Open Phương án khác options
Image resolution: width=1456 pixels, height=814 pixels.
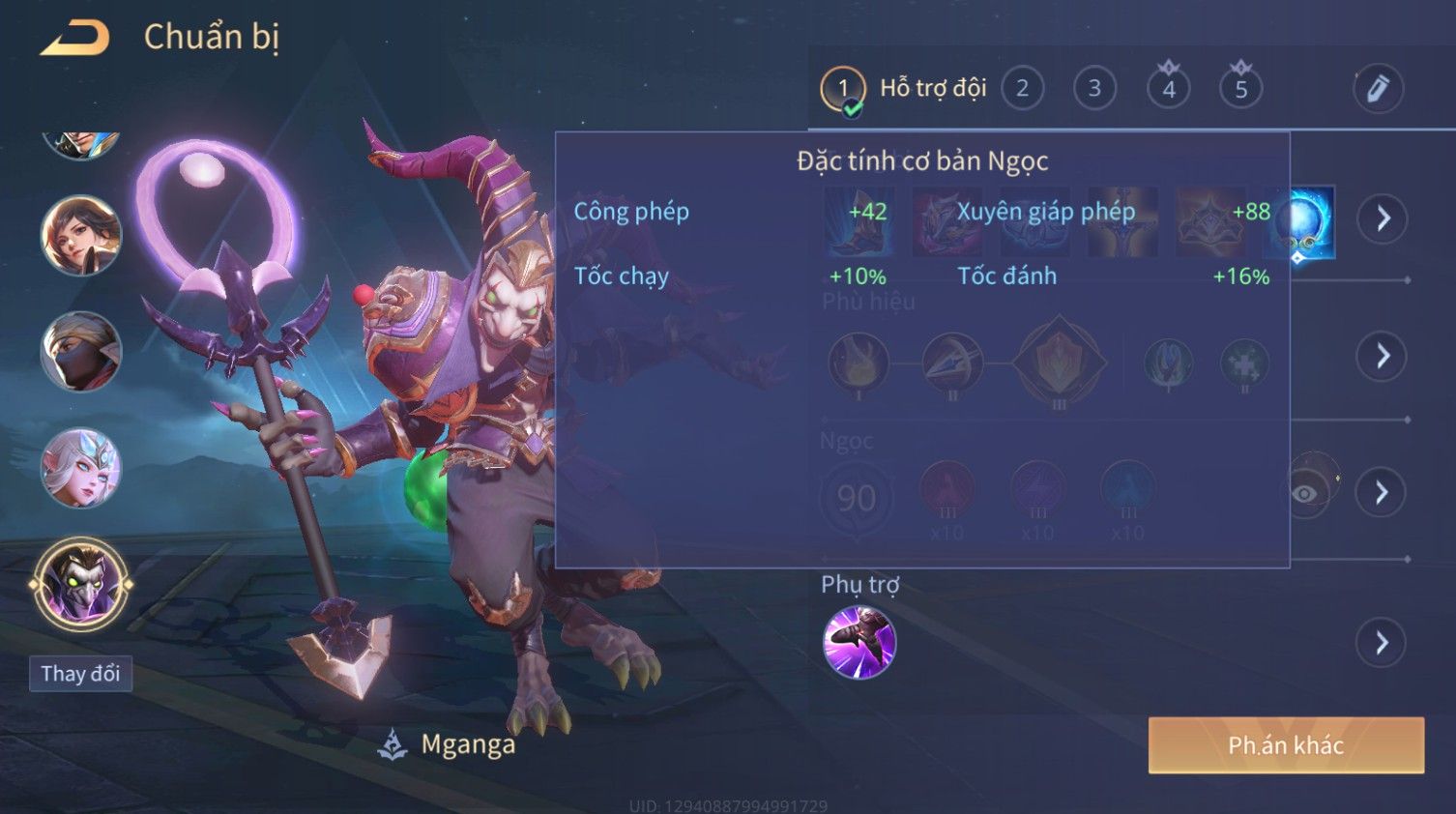1285,745
